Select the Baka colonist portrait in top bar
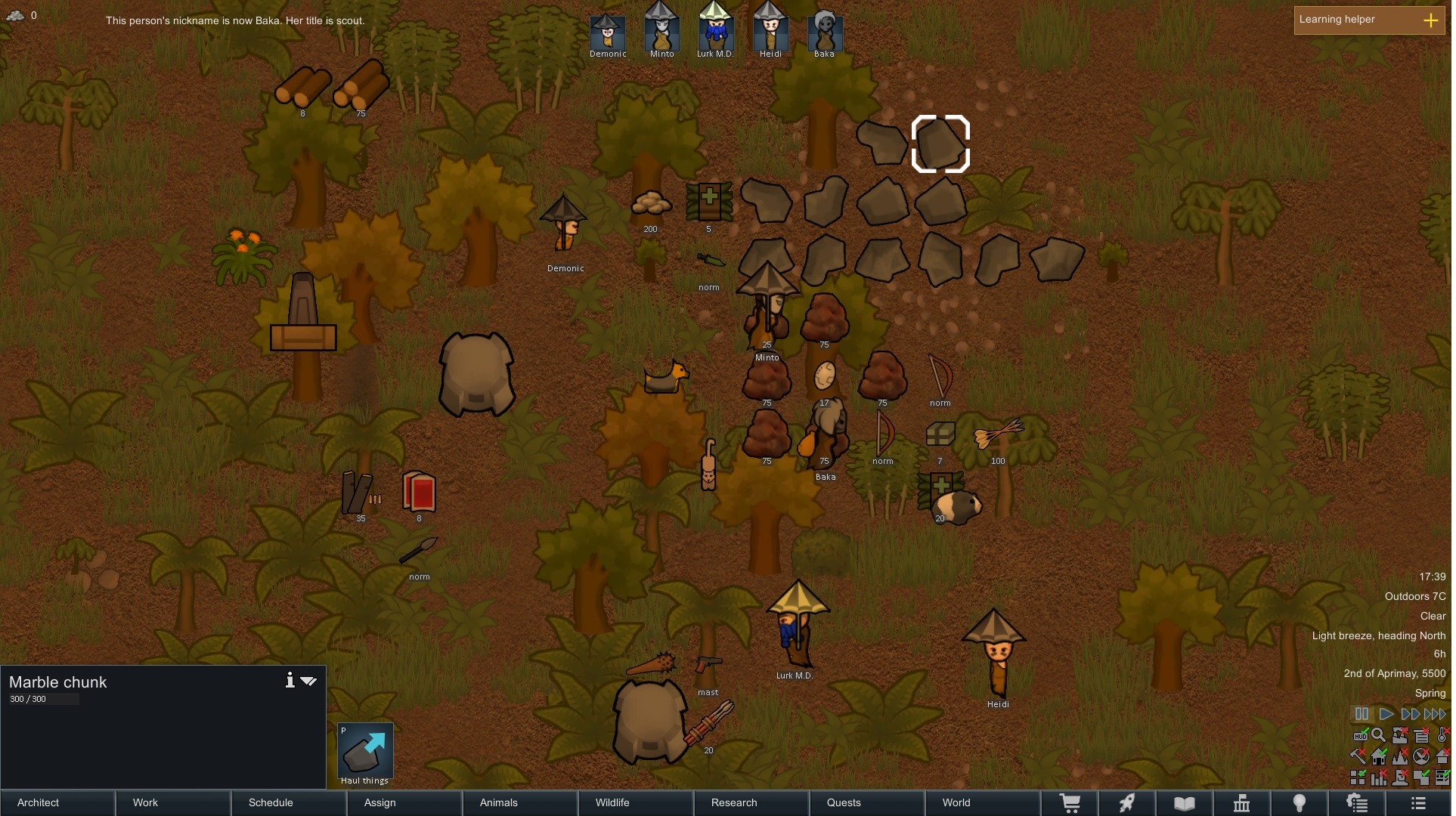This screenshot has height=816, width=1456. (x=824, y=30)
